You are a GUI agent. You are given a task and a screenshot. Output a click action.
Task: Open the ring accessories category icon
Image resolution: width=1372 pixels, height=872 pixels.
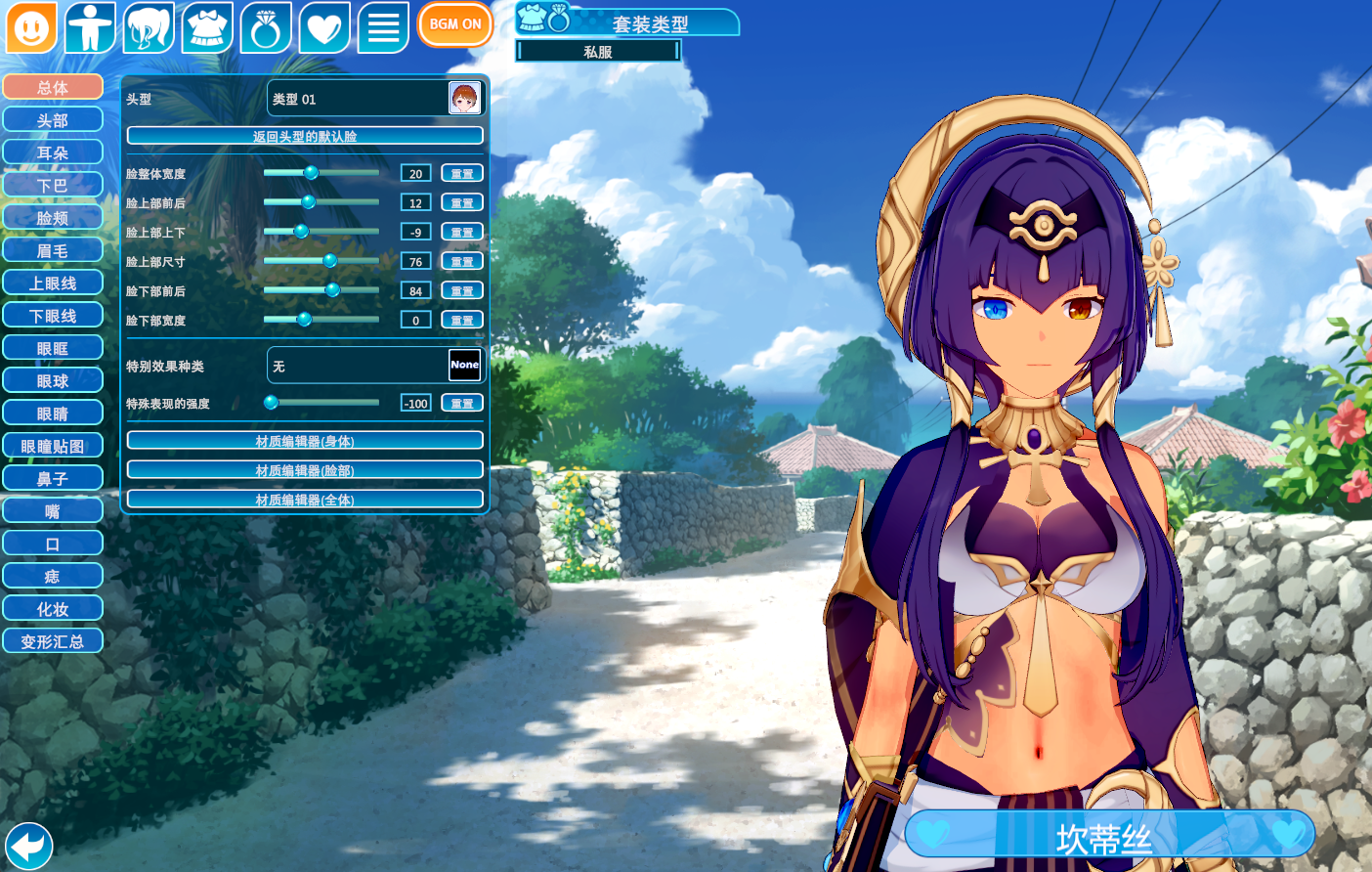266,27
